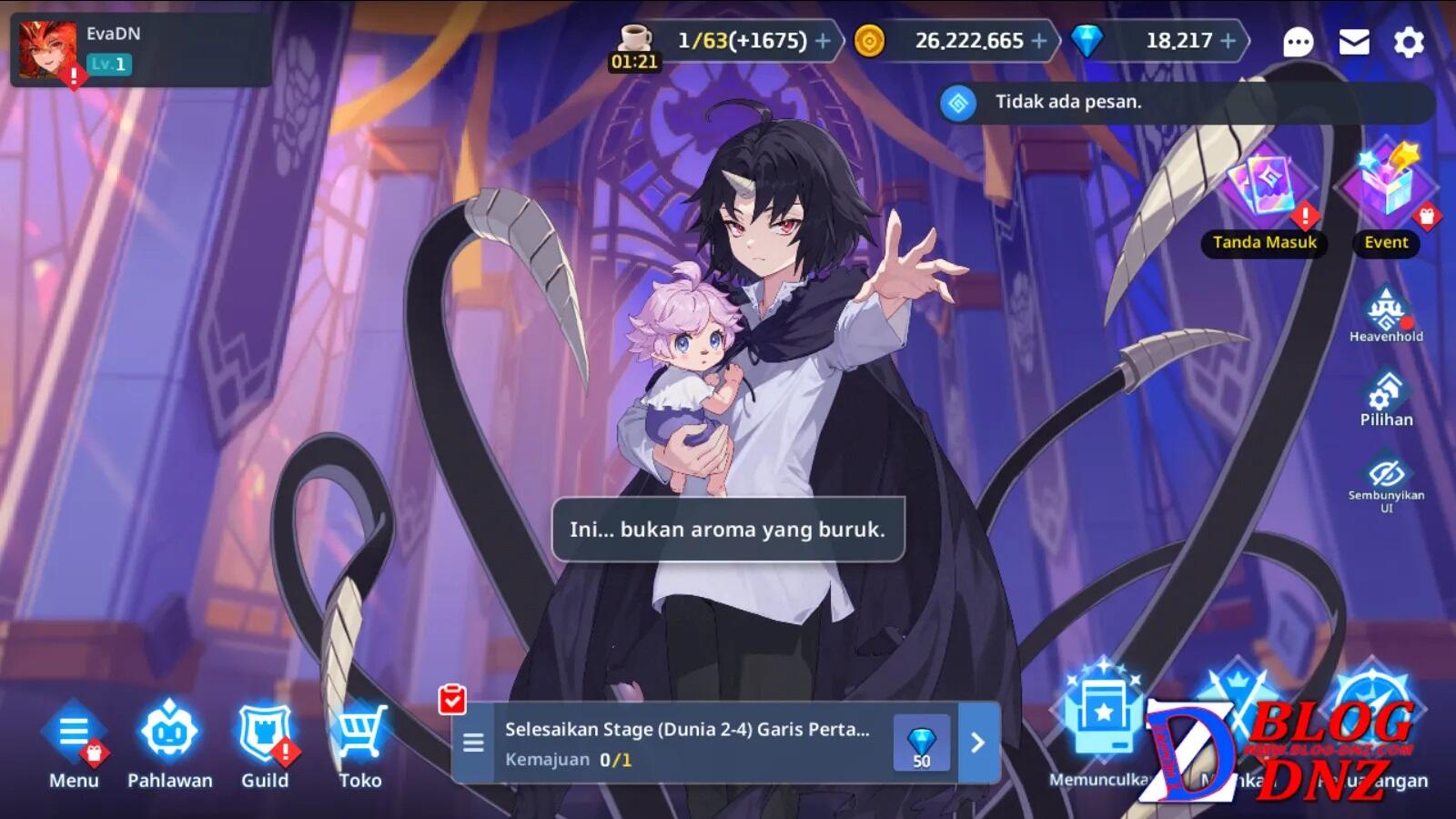Go to the Dunia 2-4 stage quest
Image resolution: width=1456 pixels, height=819 pixels.
(x=977, y=743)
